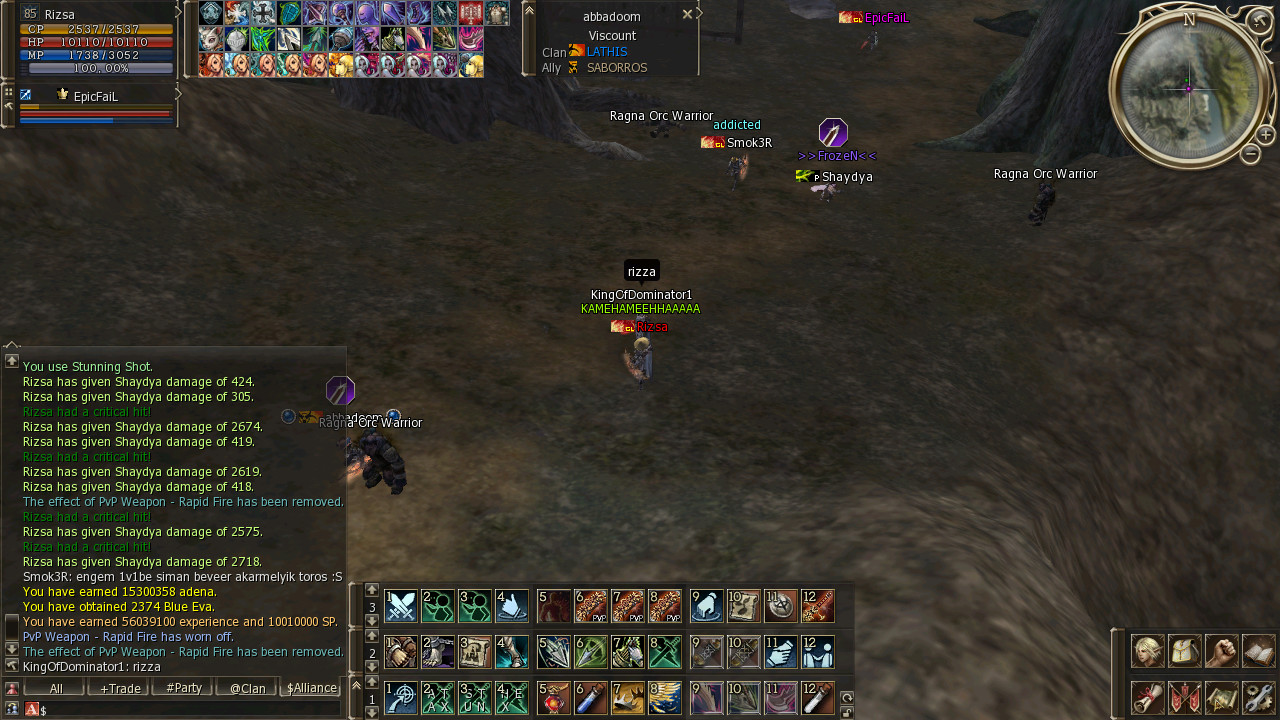Open the quest scroll icon
The image size is (1280, 720).
coord(1147,697)
